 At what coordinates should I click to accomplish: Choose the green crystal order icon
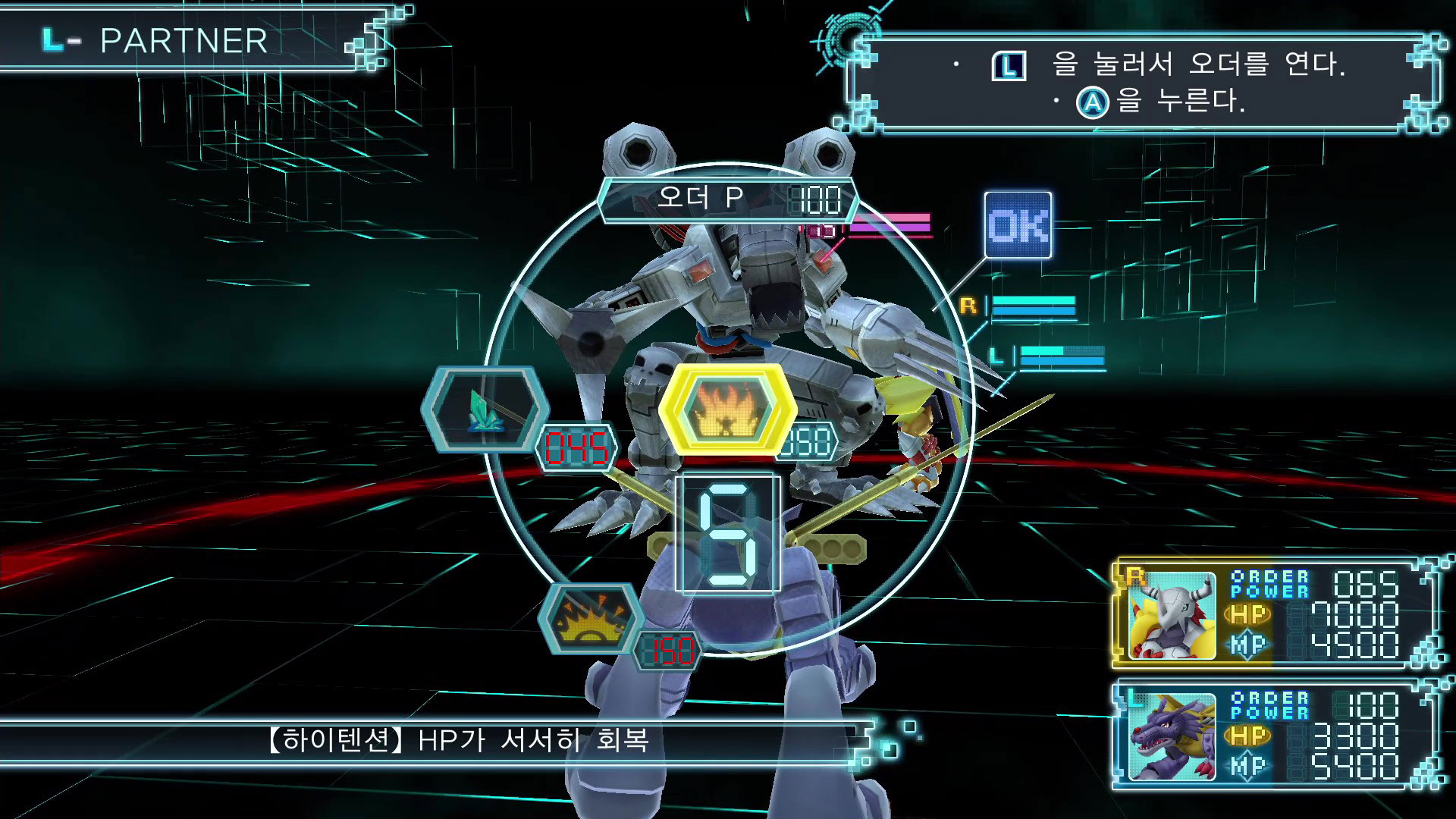click(x=485, y=409)
